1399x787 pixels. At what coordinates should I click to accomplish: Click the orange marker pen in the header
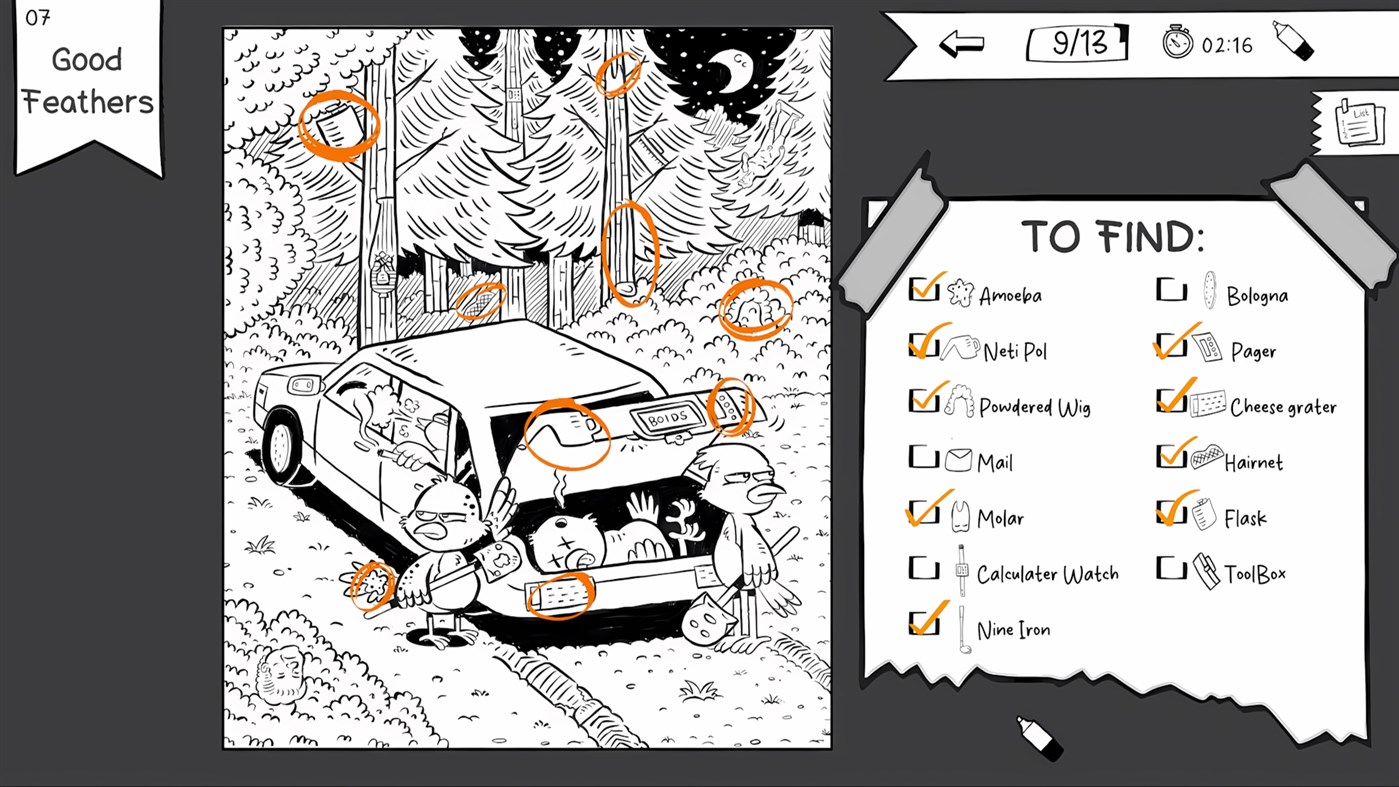(1293, 42)
